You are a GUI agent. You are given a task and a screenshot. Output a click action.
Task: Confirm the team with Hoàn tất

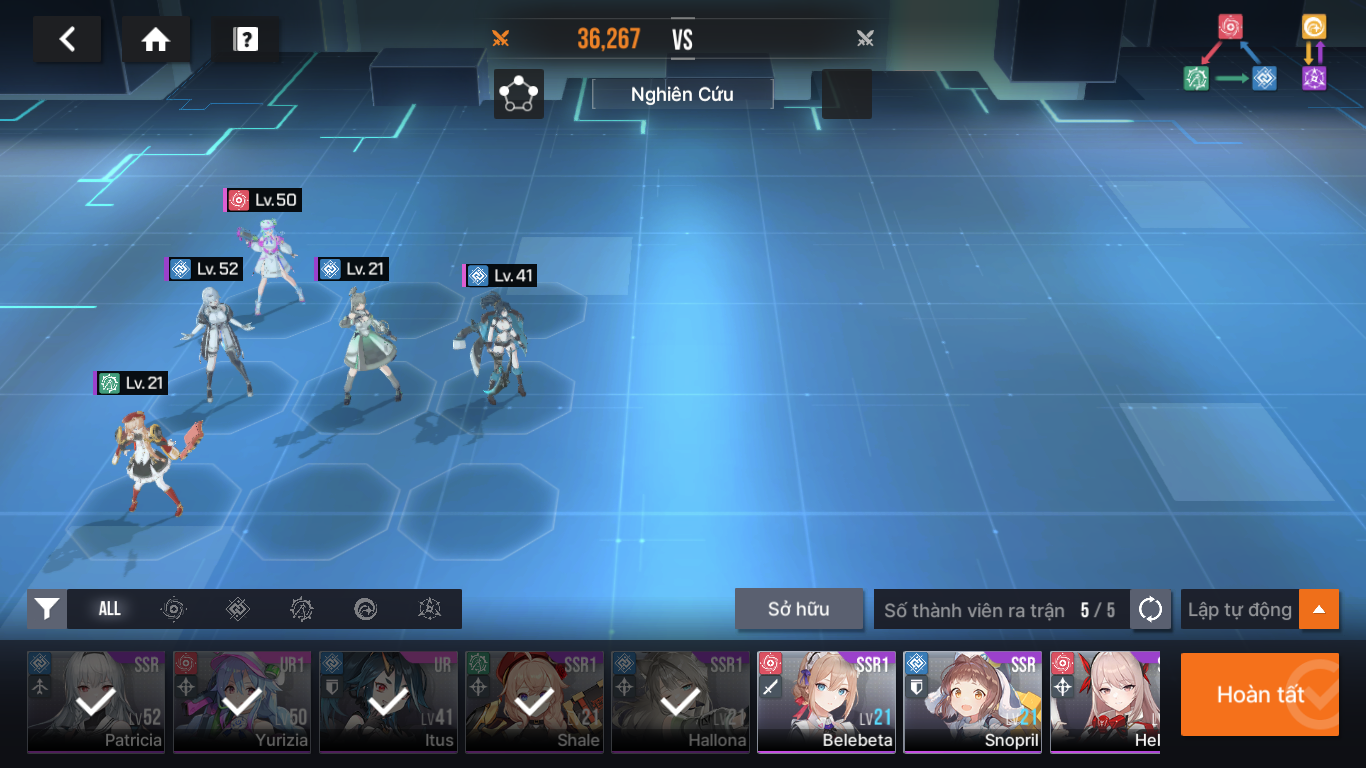tap(1259, 695)
